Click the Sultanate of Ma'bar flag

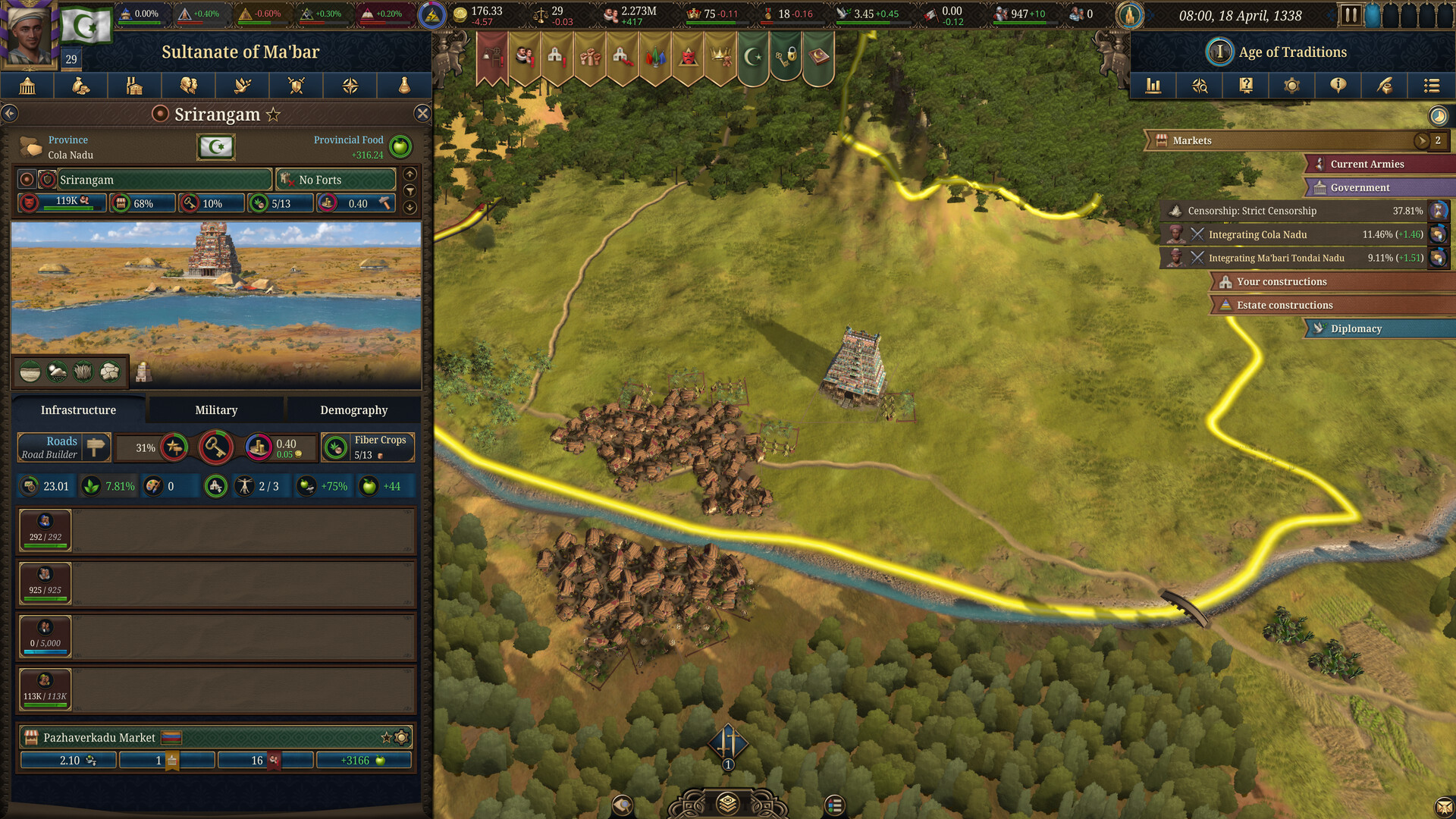(86, 25)
